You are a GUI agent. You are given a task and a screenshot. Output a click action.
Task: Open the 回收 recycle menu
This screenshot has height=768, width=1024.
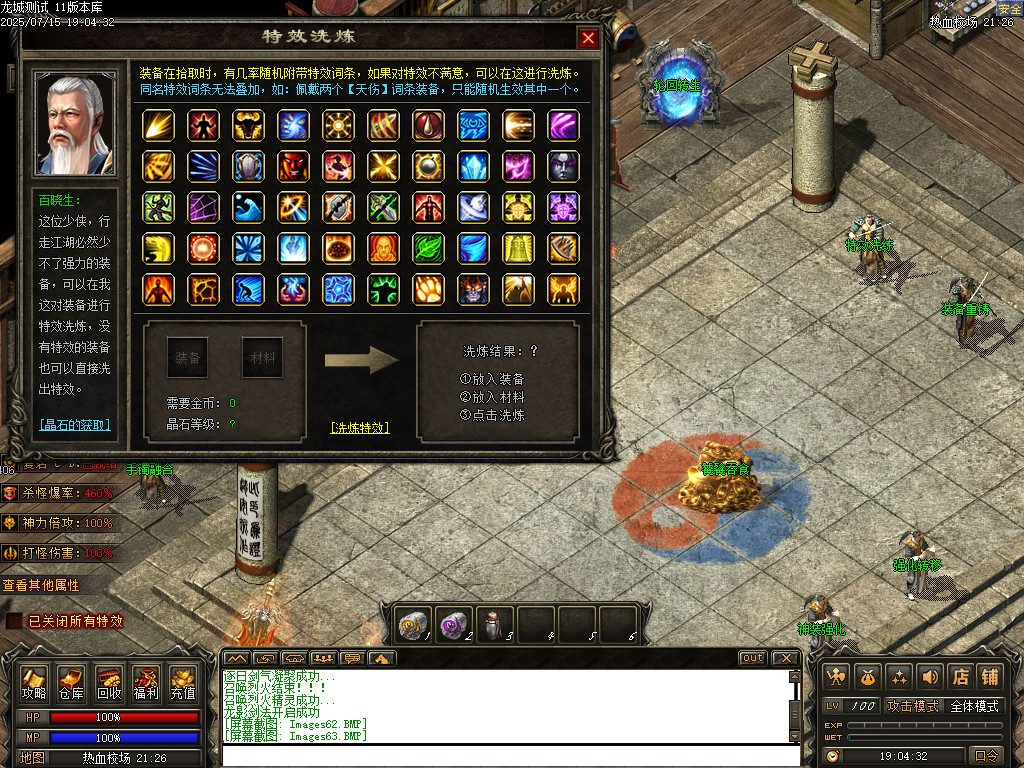point(109,682)
